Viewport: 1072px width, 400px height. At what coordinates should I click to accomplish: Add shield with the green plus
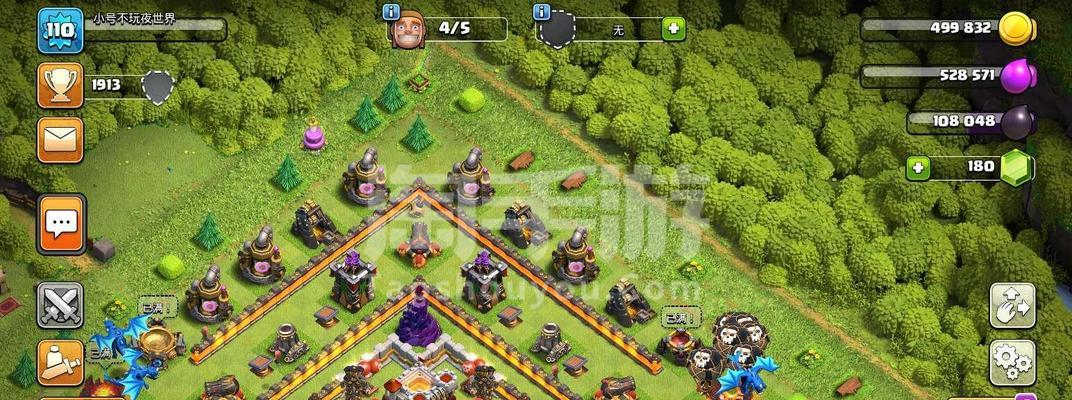pos(674,29)
